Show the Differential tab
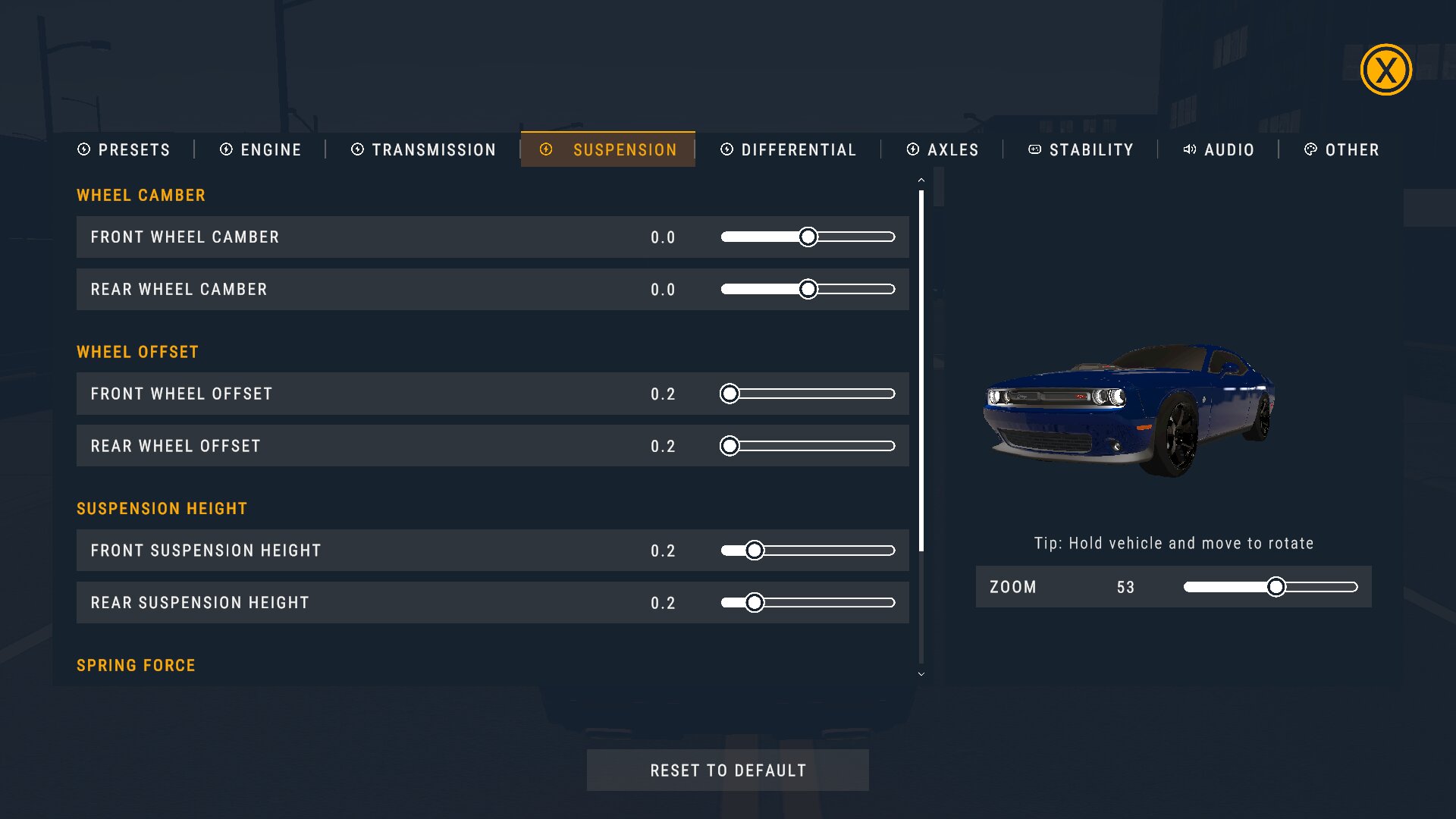Viewport: 1456px width, 819px height. tap(788, 150)
